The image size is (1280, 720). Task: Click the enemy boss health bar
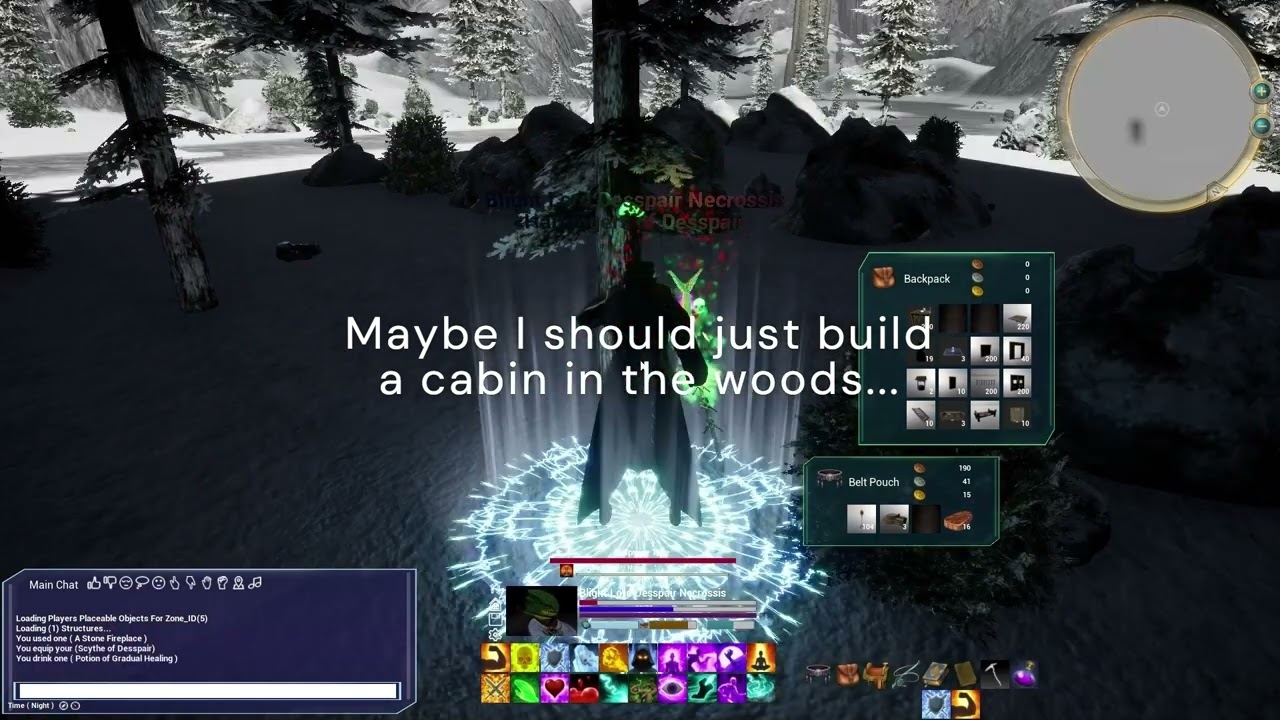(x=645, y=562)
